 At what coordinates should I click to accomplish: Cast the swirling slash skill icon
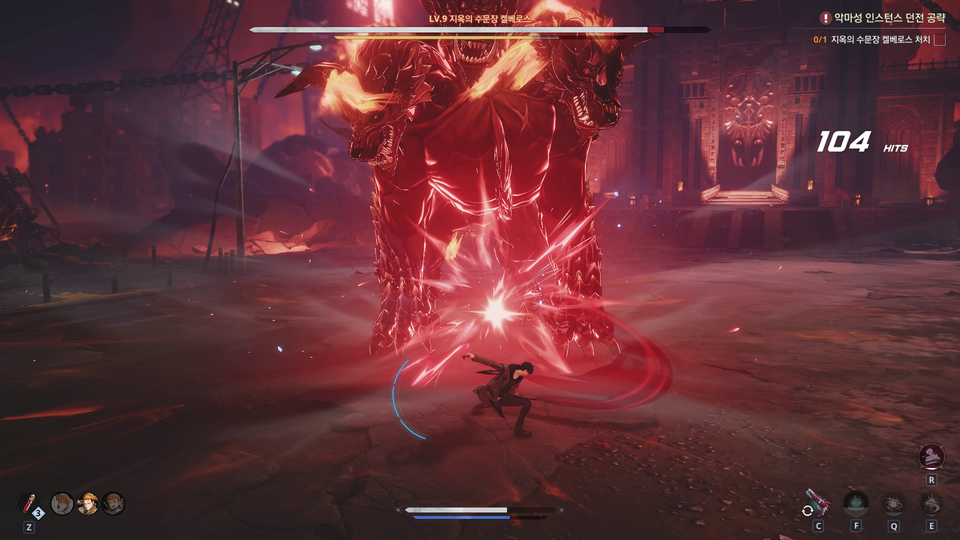point(932,503)
